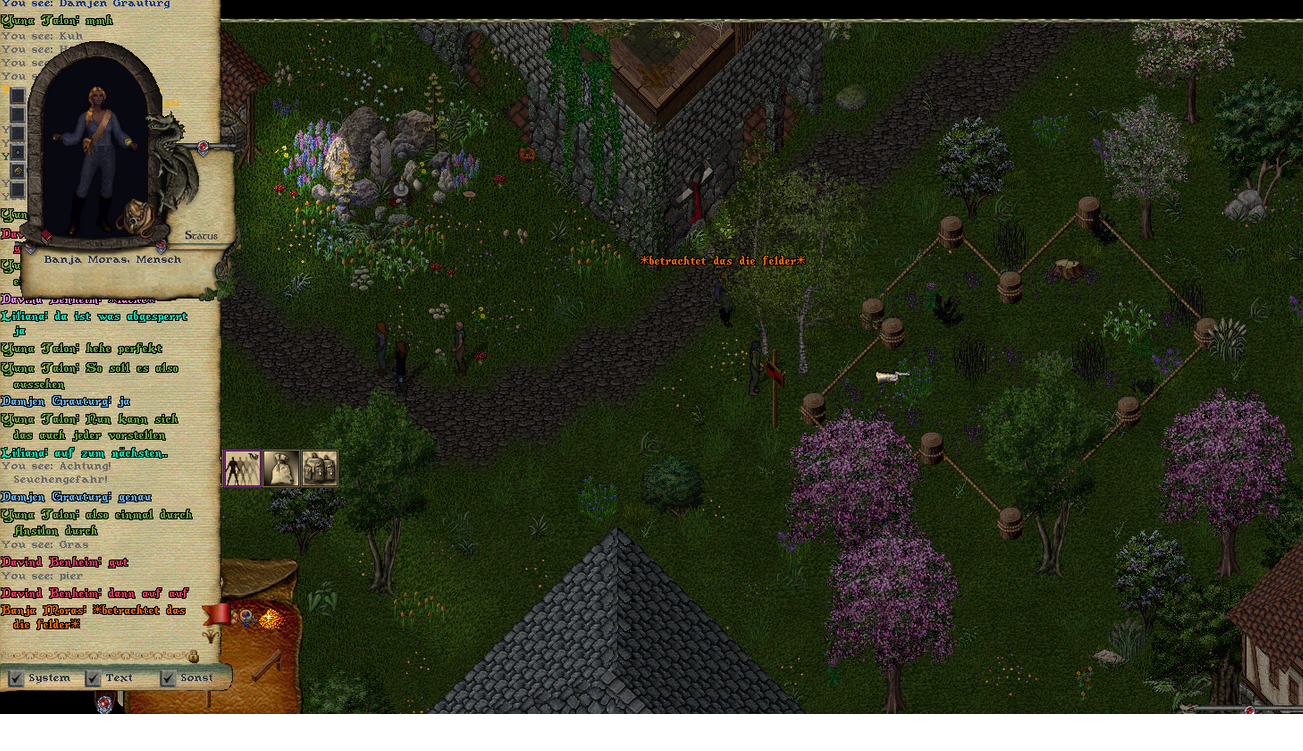The height and width of the screenshot is (751, 1303).
Task: Pick the sparkling gold pile in the bag
Action: pos(270,620)
